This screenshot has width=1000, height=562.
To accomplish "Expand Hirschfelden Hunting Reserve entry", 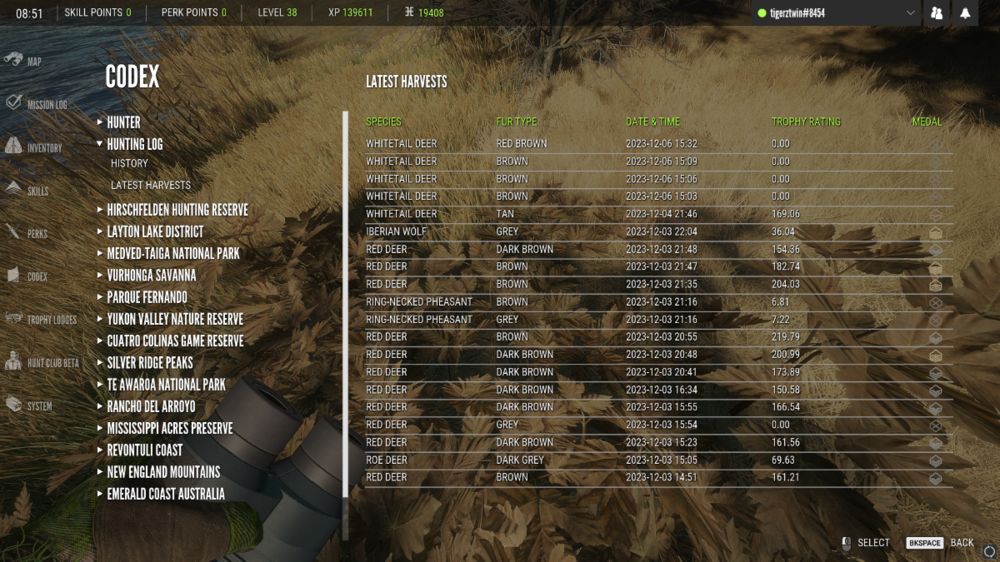I will pos(177,210).
